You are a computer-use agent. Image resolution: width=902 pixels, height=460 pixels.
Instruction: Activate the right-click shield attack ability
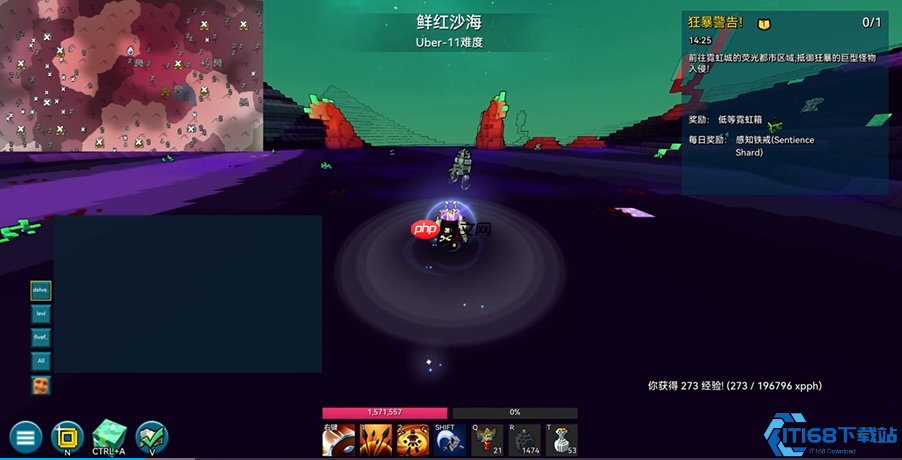(x=338, y=439)
